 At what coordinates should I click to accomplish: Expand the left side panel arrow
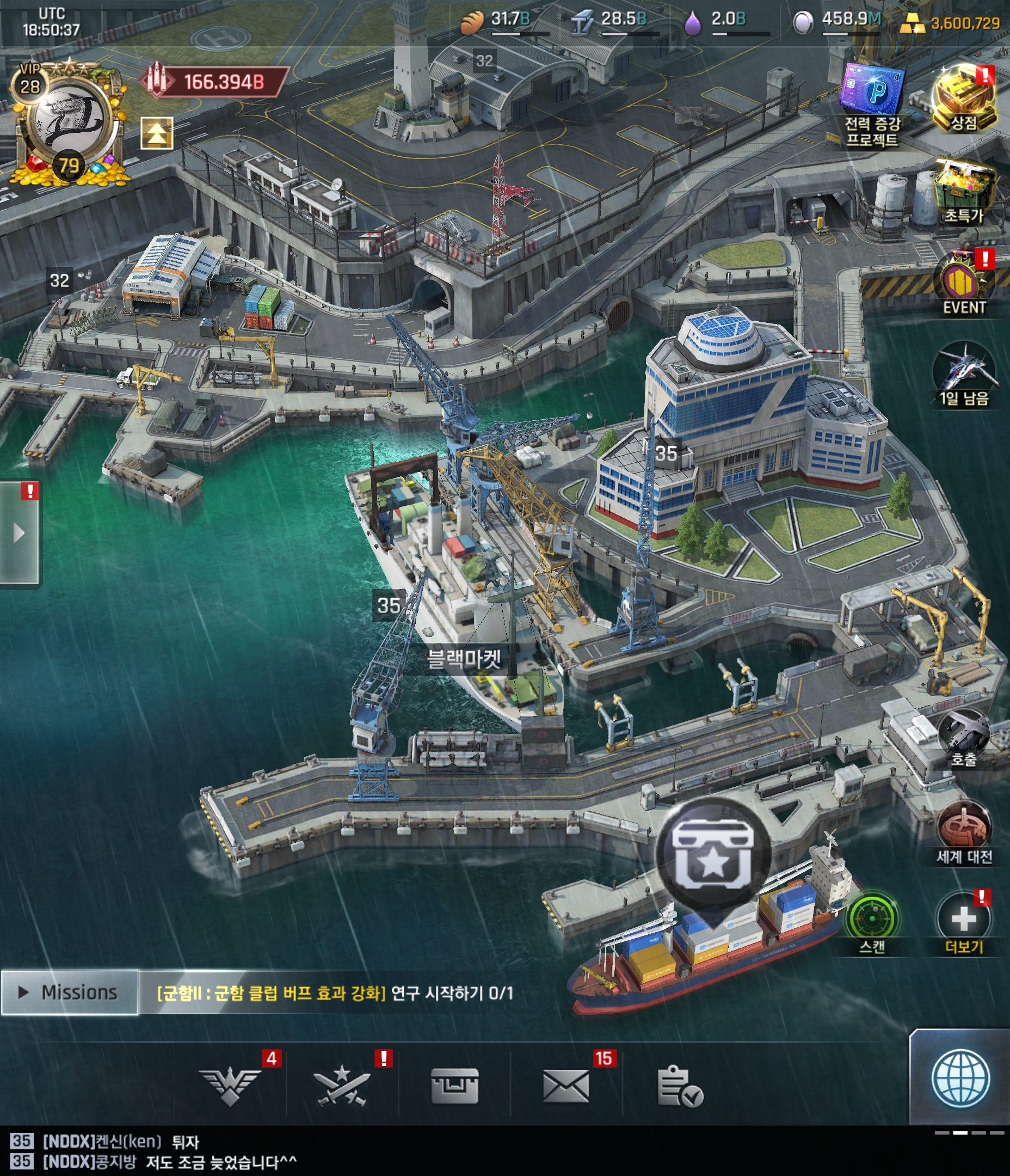point(19,533)
